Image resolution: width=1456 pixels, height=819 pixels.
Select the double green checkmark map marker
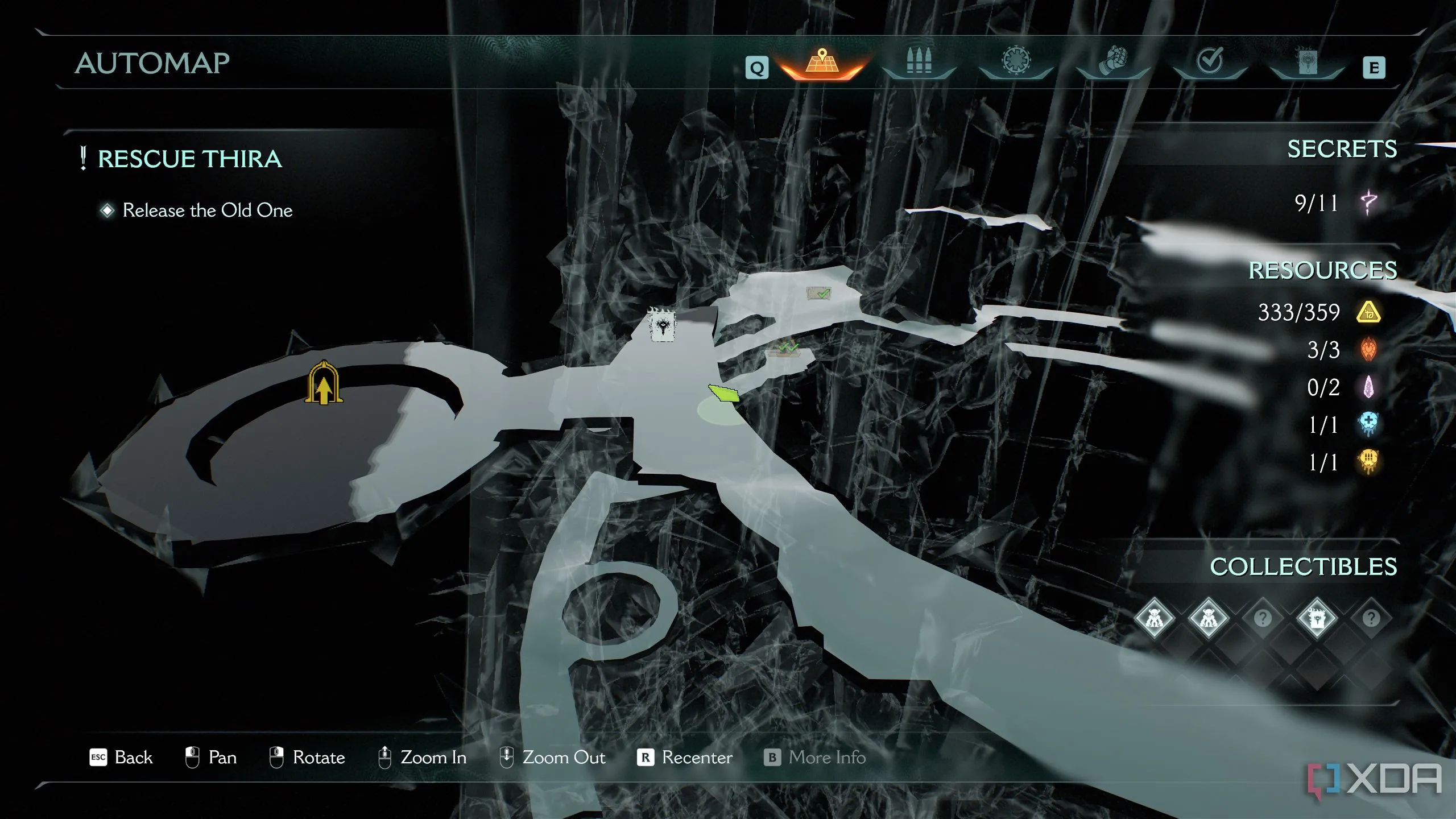785,349
